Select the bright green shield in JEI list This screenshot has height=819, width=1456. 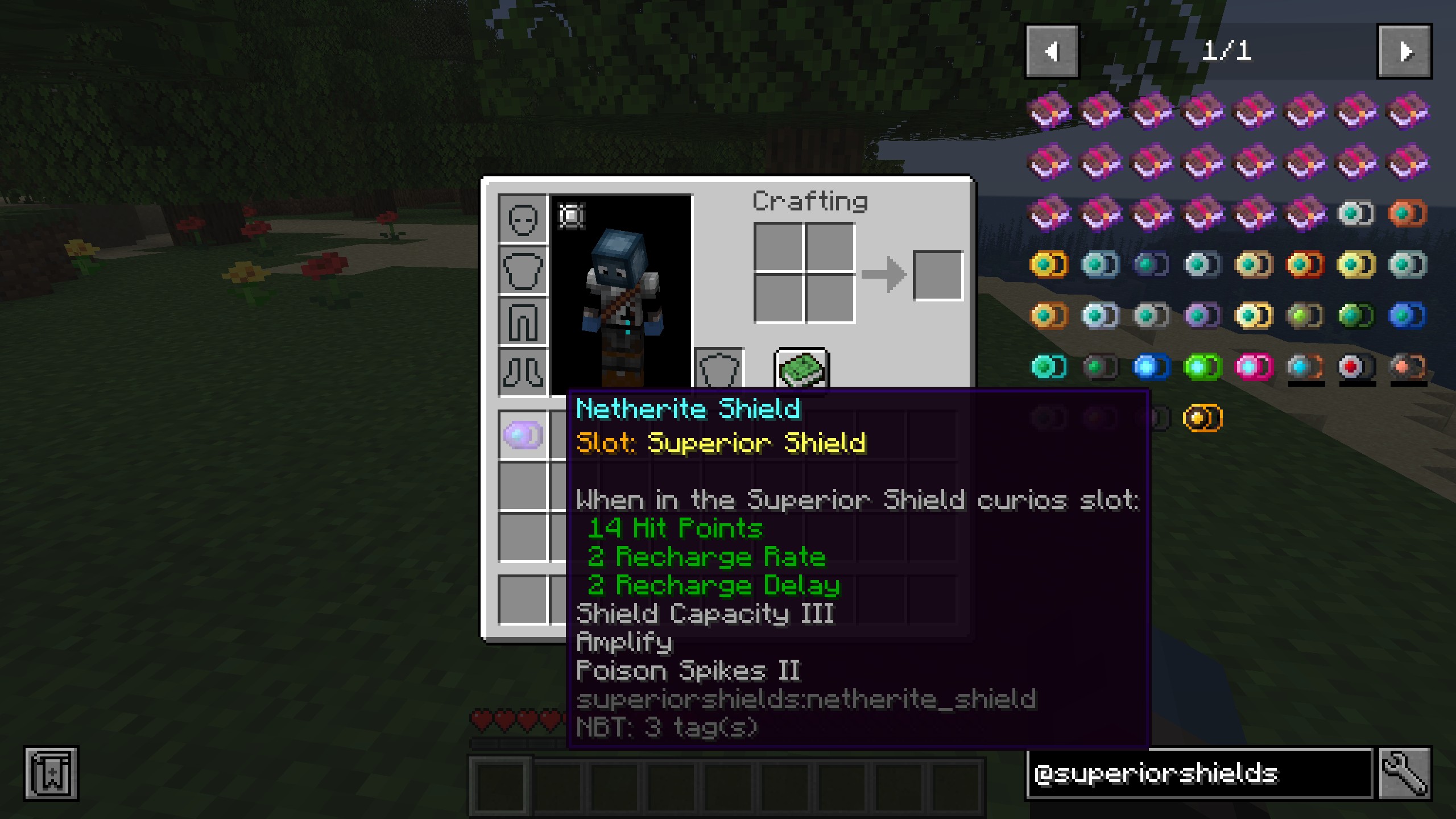[x=1202, y=367]
